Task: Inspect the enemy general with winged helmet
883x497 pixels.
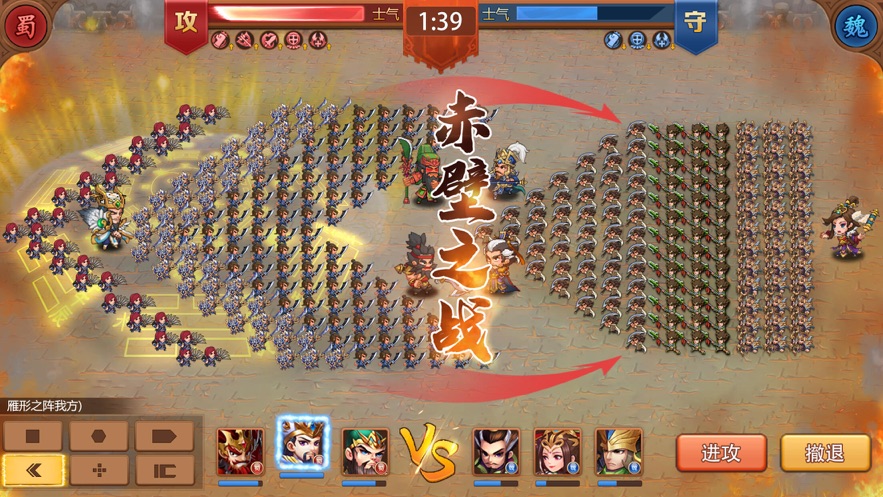Action: tap(497, 452)
